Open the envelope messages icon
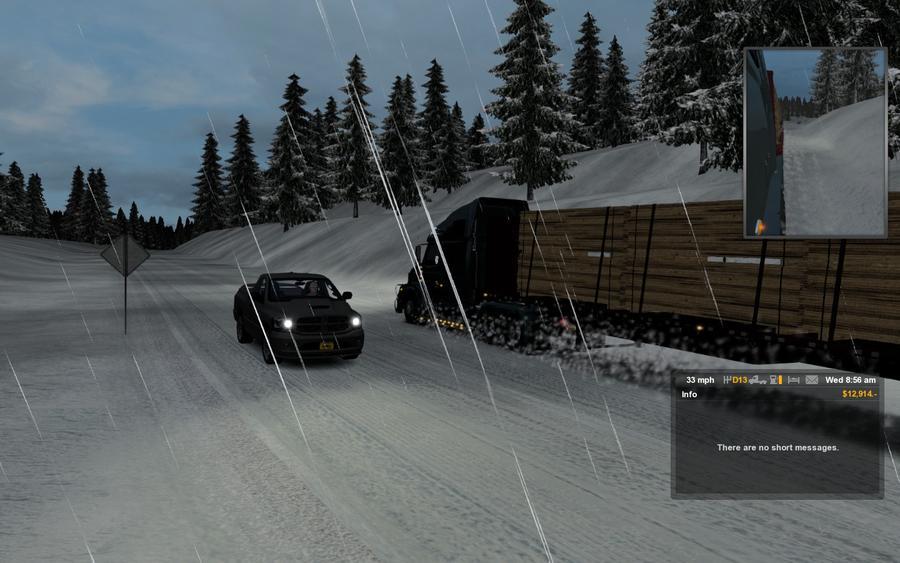This screenshot has height=563, width=900. (x=812, y=380)
